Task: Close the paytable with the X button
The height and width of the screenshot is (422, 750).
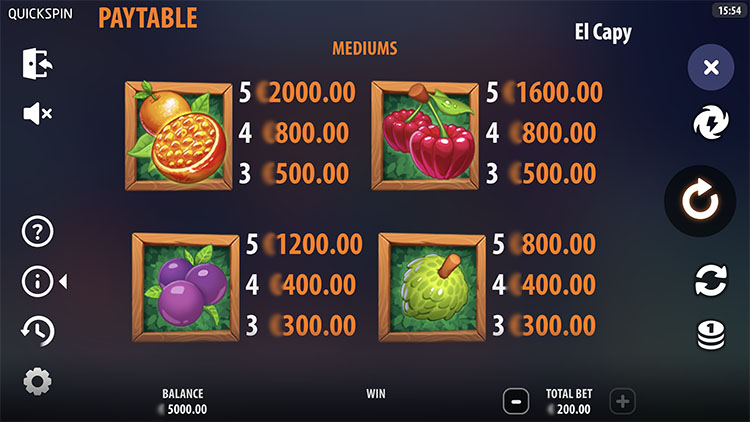Action: (711, 68)
